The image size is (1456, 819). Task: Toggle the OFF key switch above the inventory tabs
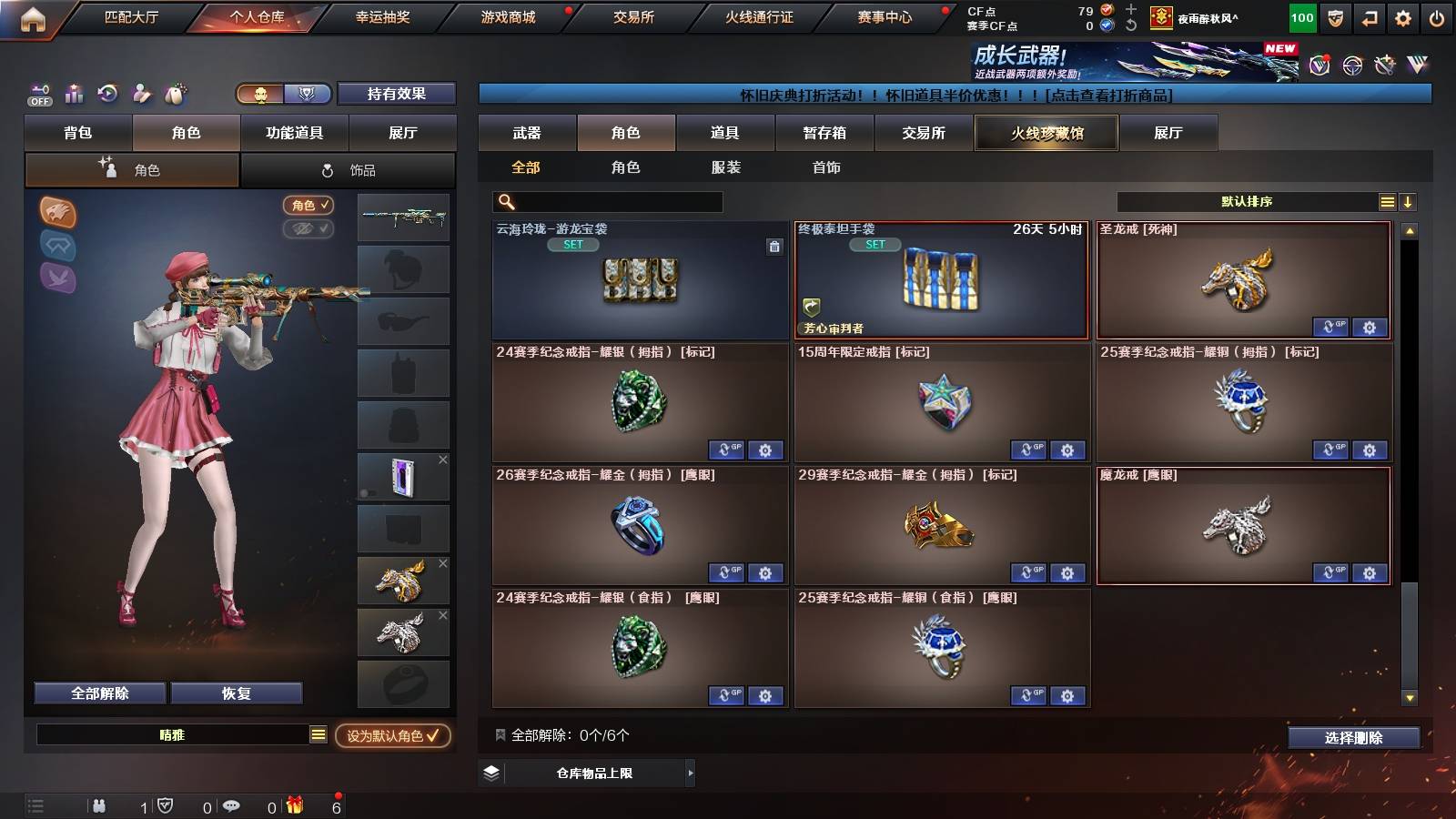click(38, 94)
